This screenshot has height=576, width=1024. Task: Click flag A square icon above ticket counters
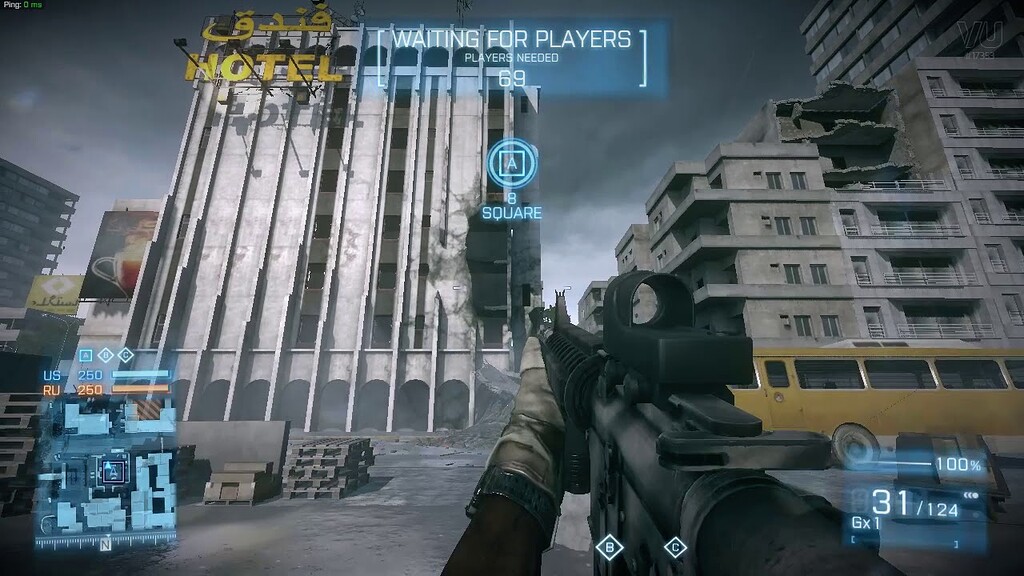[86, 355]
